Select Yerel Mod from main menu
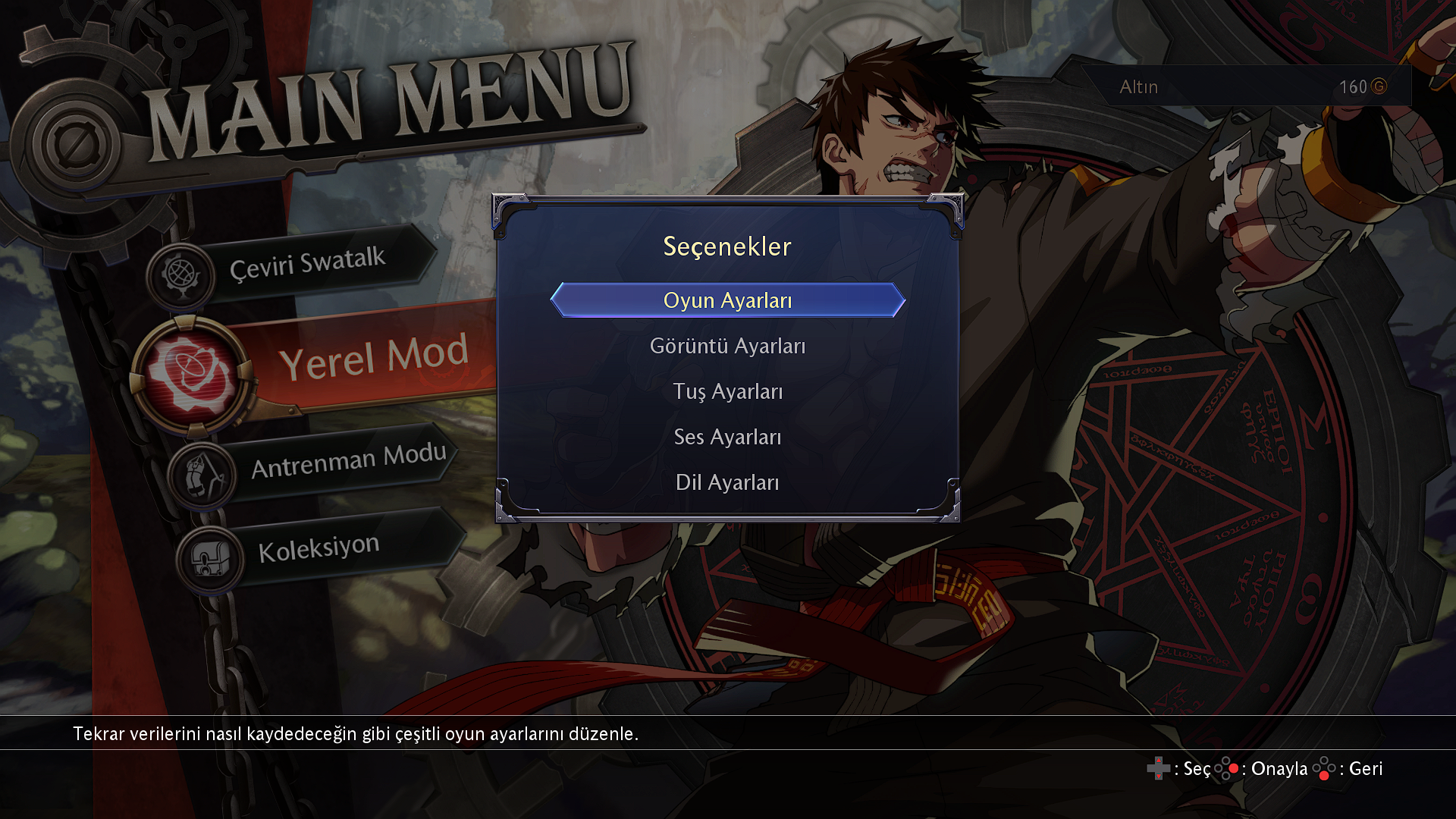Viewport: 1456px width, 819px height. [373, 357]
